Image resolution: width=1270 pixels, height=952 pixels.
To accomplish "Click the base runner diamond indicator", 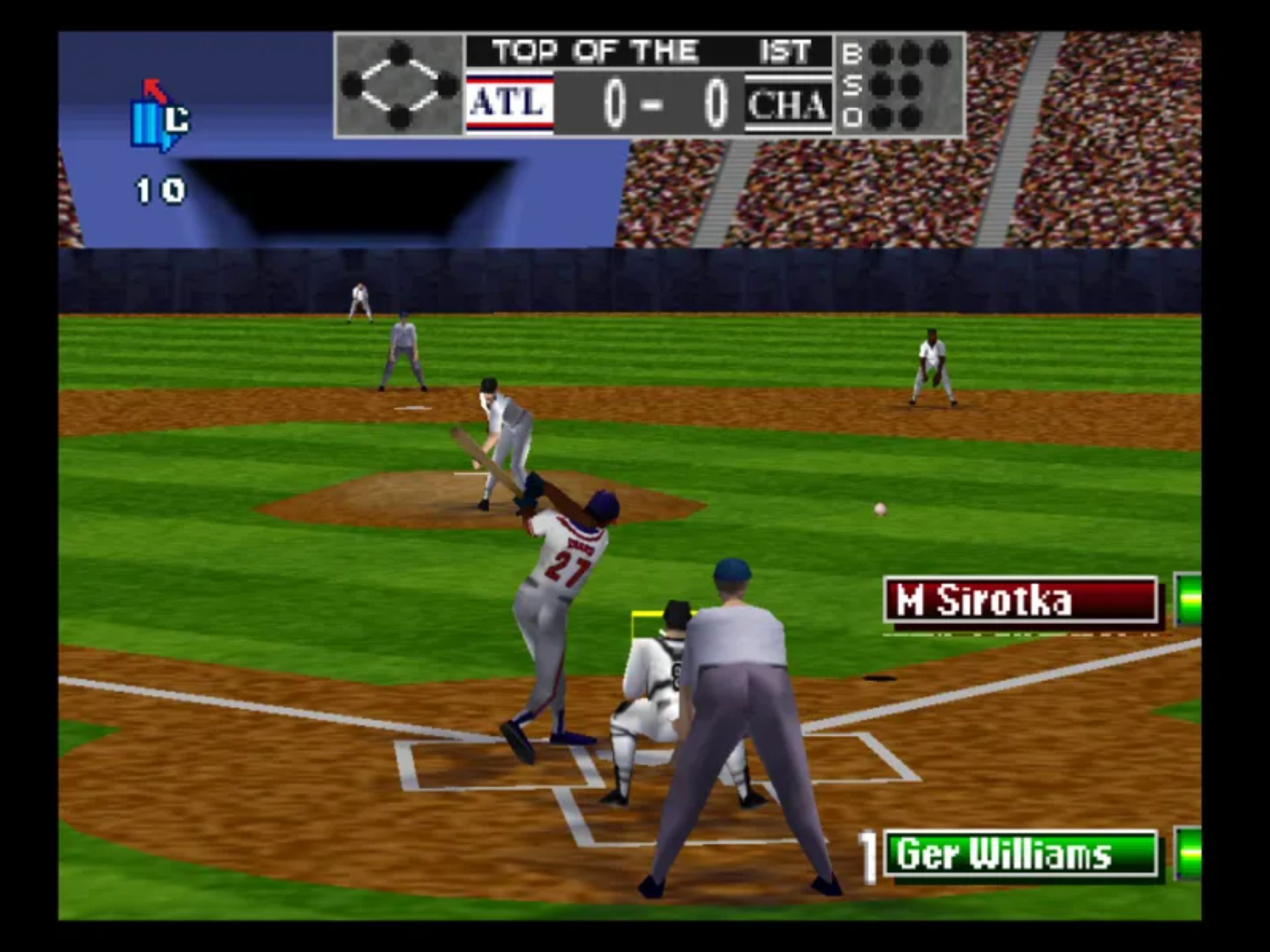I will point(400,85).
